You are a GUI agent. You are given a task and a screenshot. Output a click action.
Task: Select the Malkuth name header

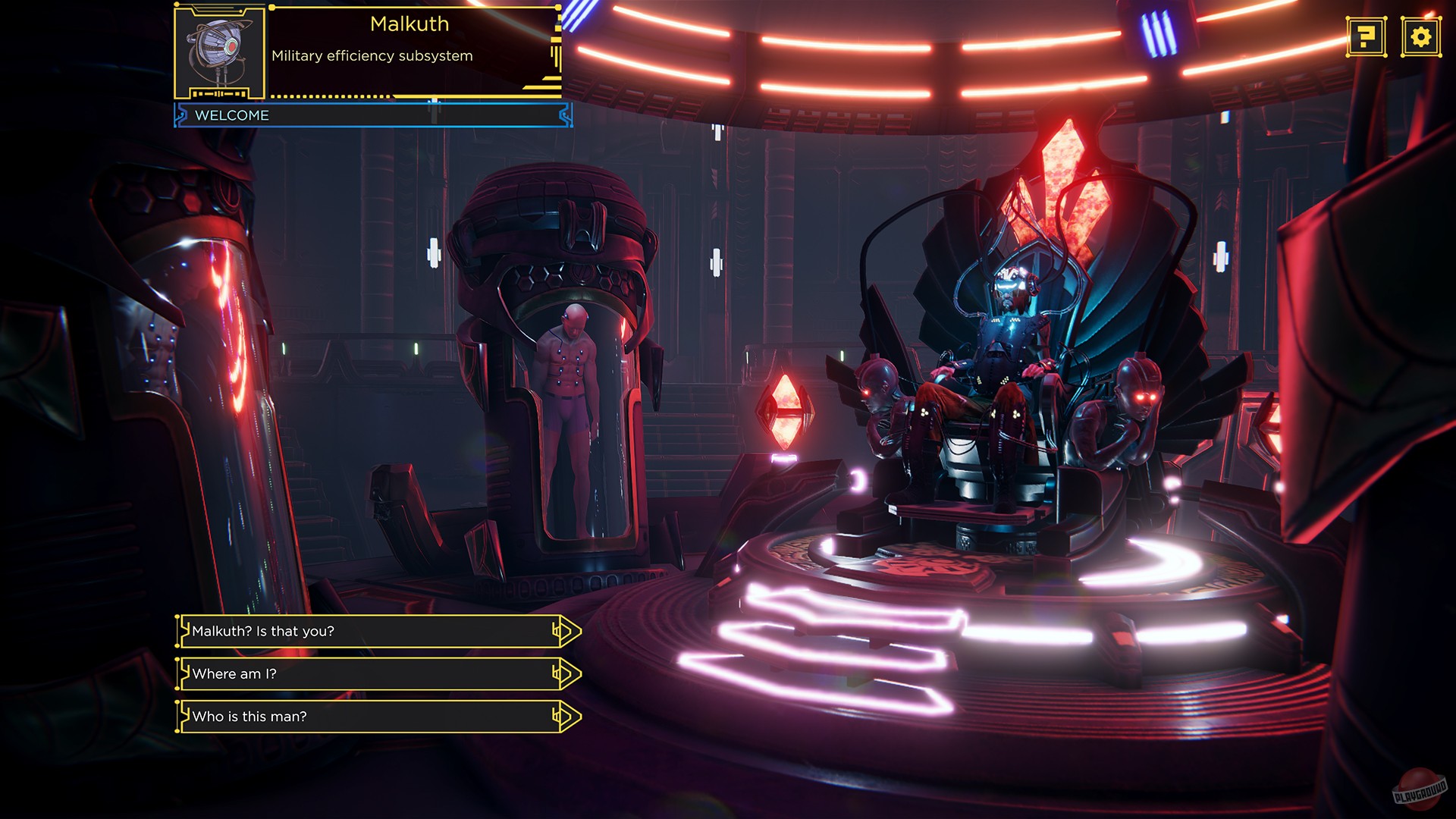[x=409, y=24]
